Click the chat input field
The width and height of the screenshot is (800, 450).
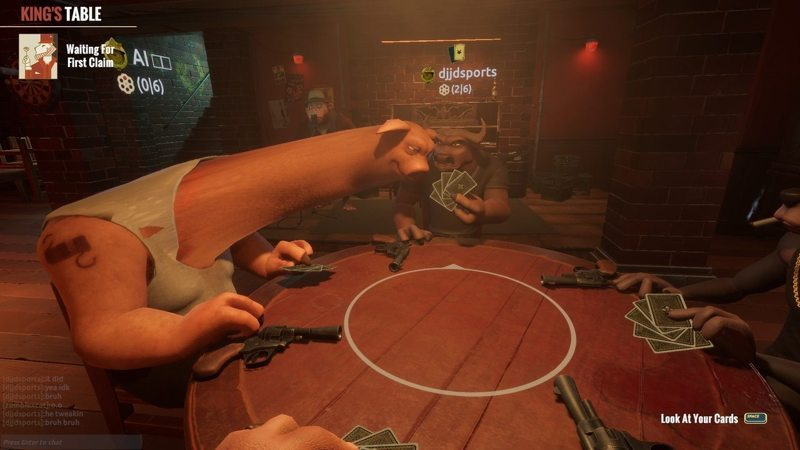coord(70,442)
